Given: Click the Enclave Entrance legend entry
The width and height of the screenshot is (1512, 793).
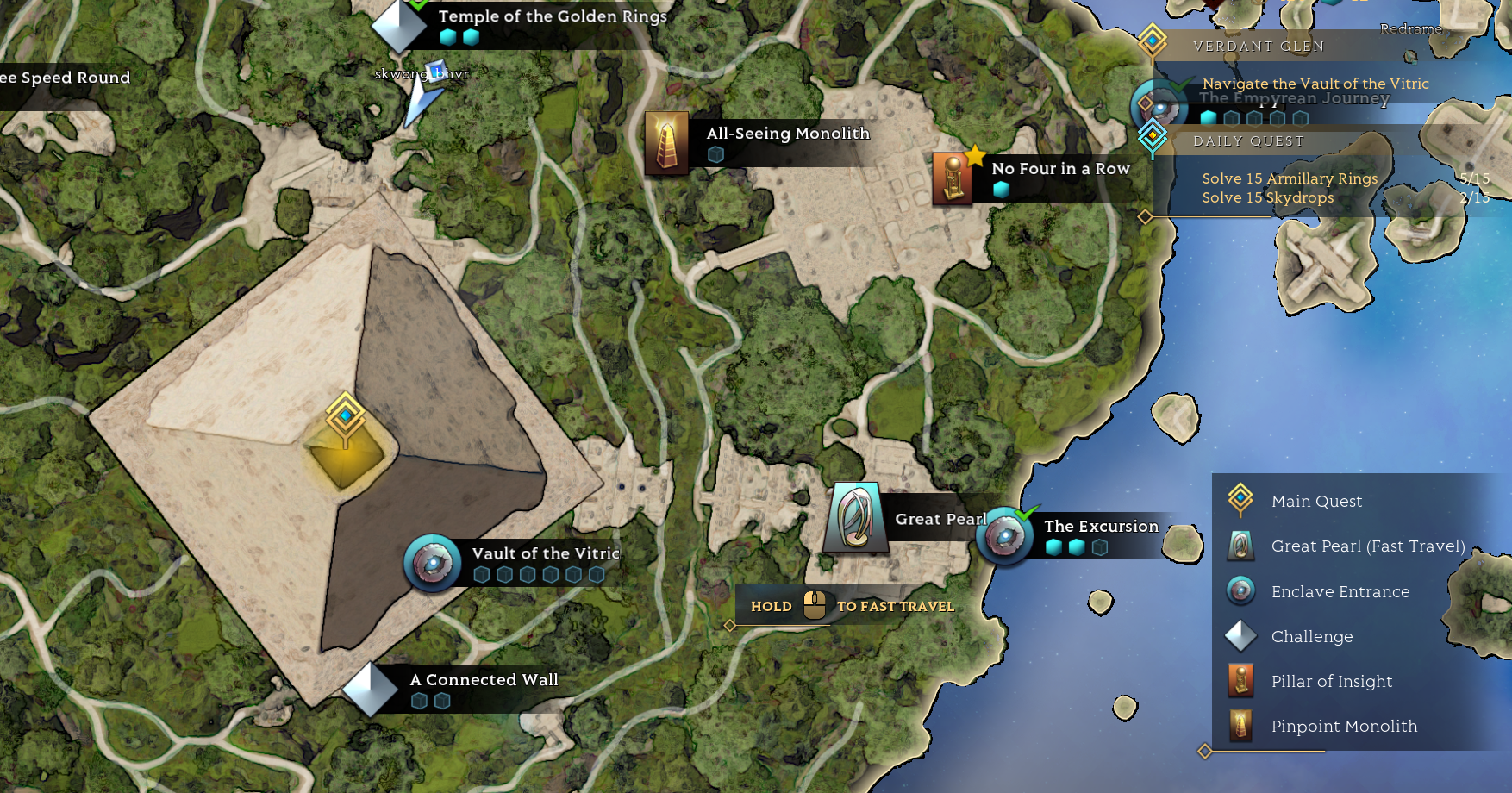Looking at the screenshot, I should click(x=1340, y=592).
